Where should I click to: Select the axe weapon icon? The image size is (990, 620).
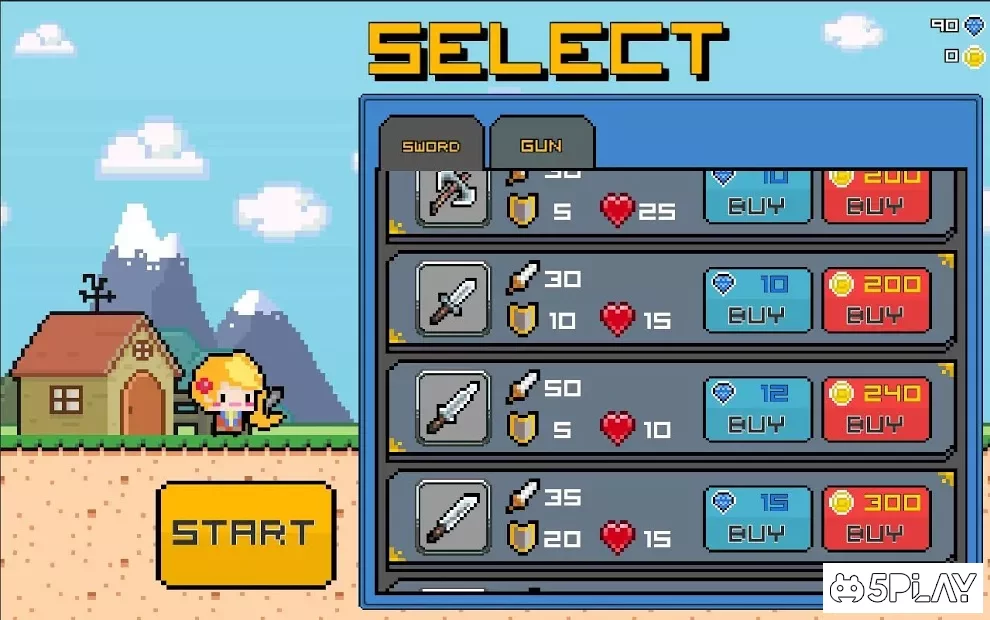453,198
